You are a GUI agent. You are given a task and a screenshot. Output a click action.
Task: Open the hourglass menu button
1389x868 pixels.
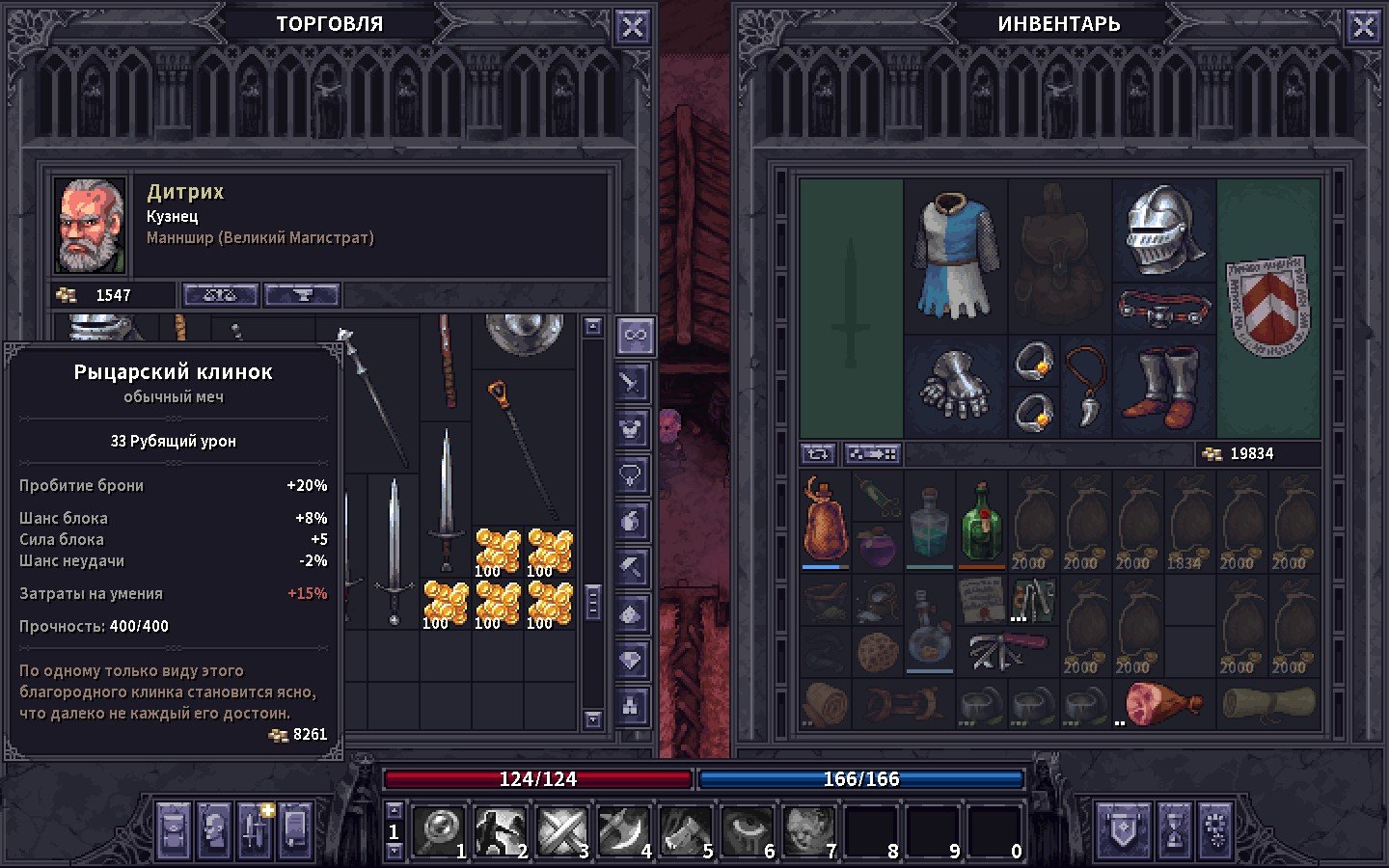point(1174,830)
